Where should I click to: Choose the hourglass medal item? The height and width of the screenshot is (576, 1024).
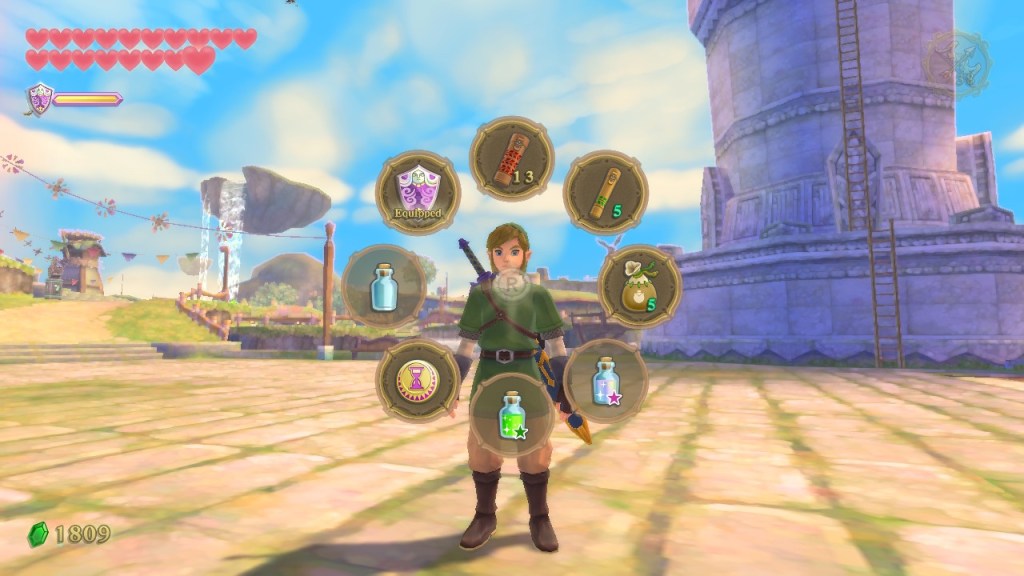pyautogui.click(x=418, y=380)
